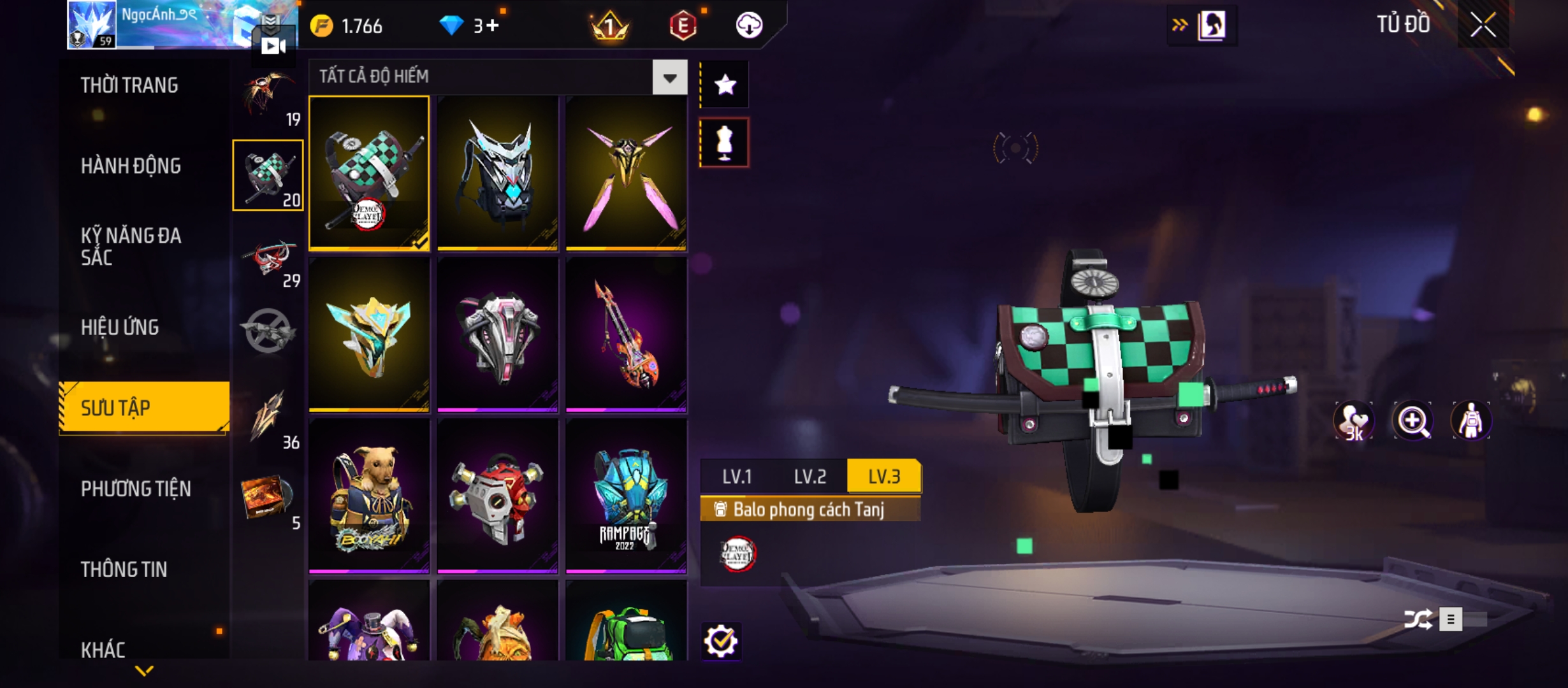The height and width of the screenshot is (688, 1568).
Task: Tap the yellow checkmark equip button
Action: coord(721,641)
